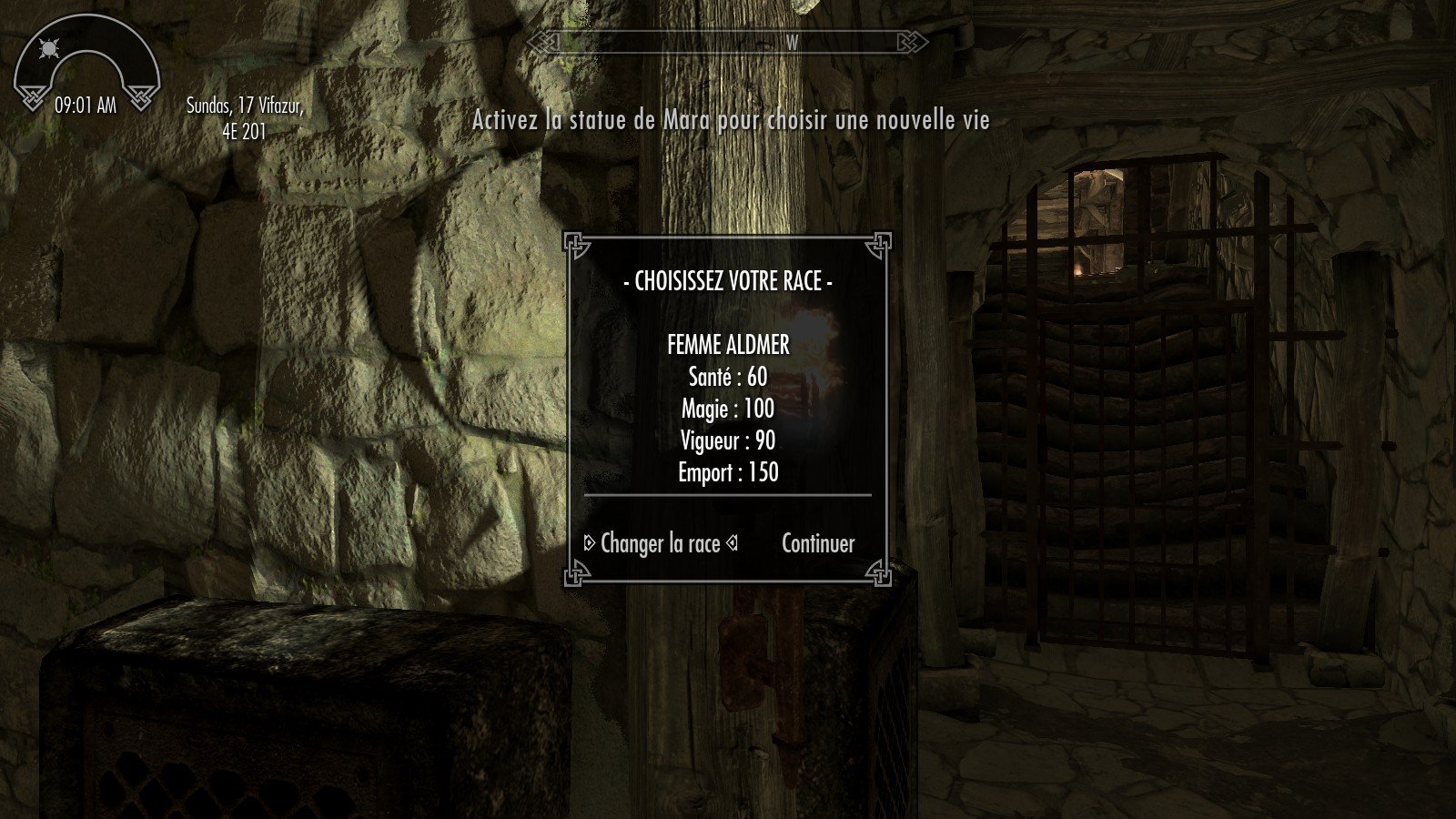Image resolution: width=1456 pixels, height=819 pixels.
Task: Choose Changer la race
Action: point(660,543)
